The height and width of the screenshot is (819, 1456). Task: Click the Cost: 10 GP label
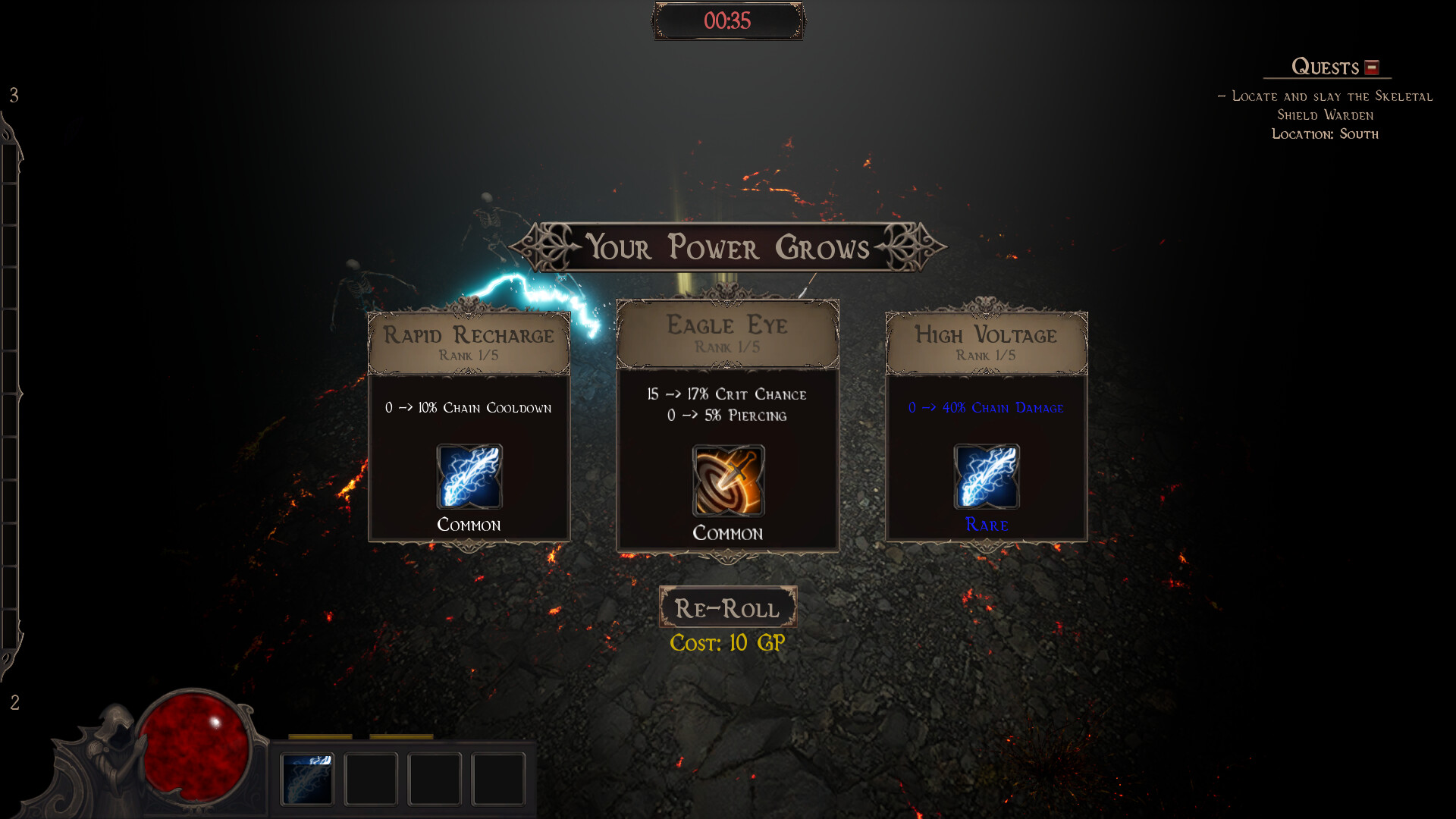(x=727, y=644)
